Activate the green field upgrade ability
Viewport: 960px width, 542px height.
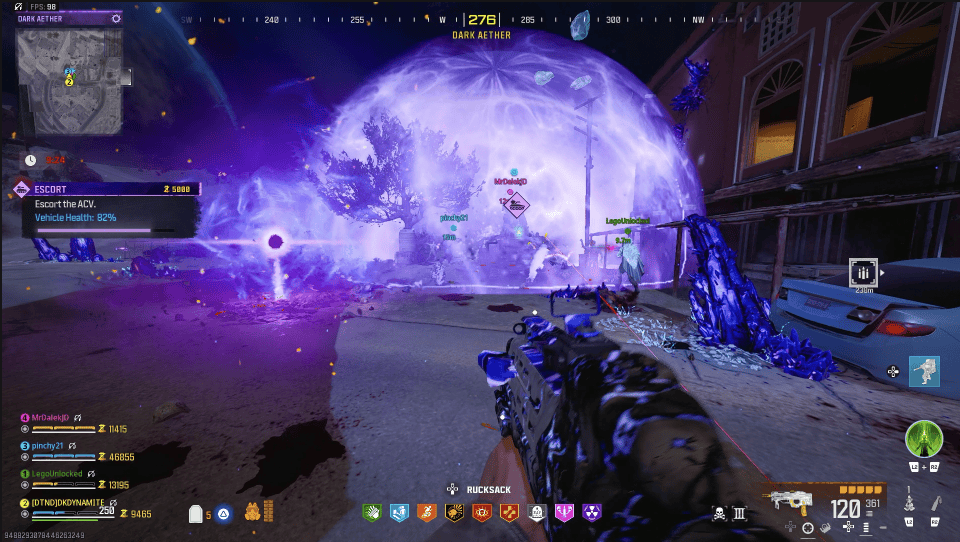(923, 439)
